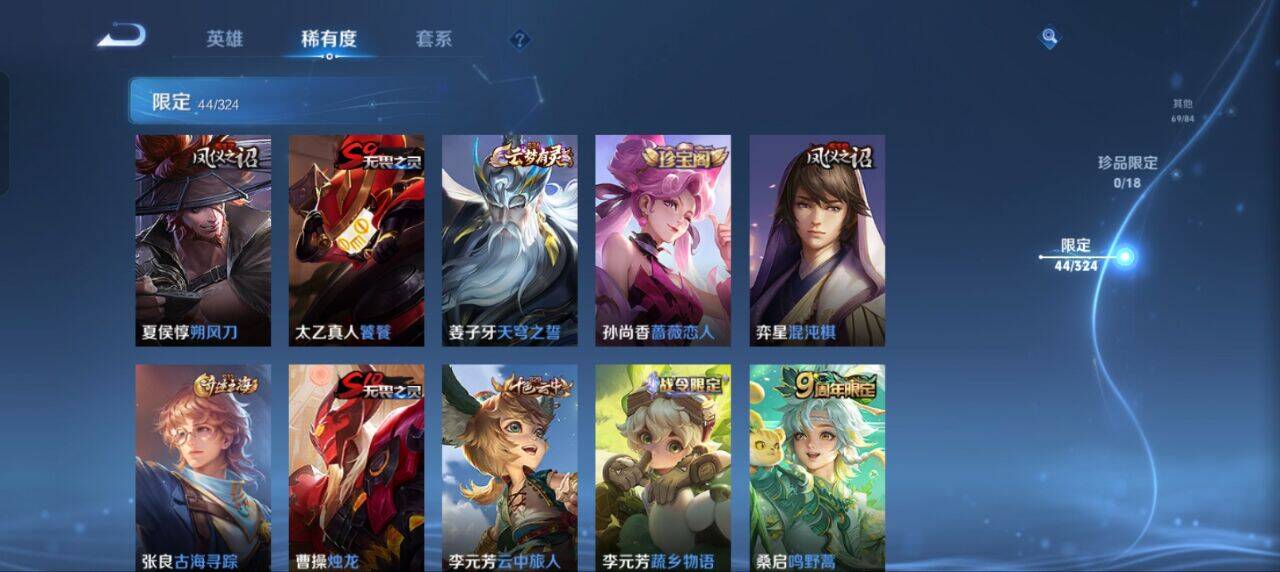The image size is (1280, 572).
Task: Select the 稀有度 tab
Action: point(329,40)
